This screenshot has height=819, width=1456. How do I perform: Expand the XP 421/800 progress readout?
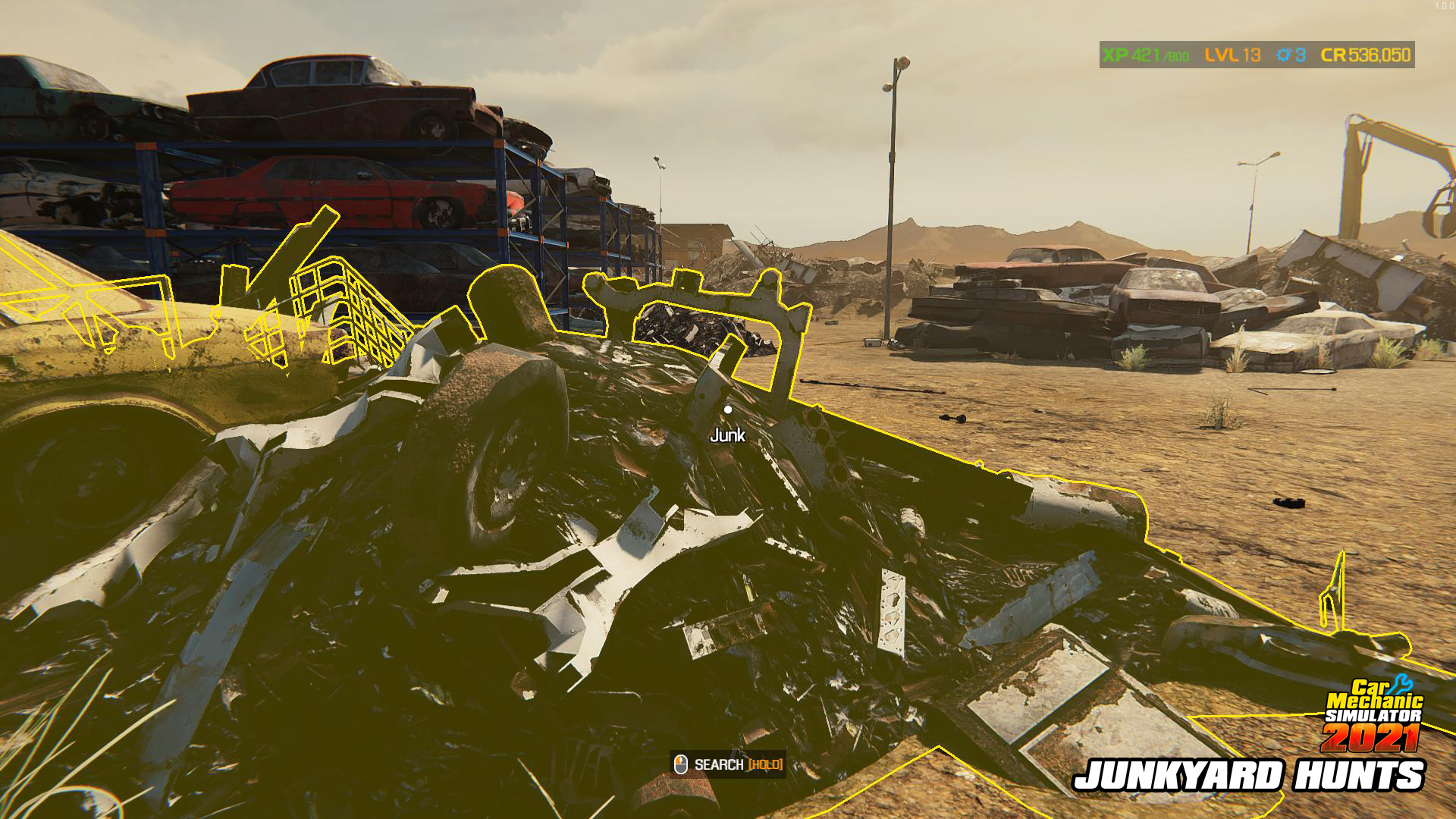[1147, 55]
